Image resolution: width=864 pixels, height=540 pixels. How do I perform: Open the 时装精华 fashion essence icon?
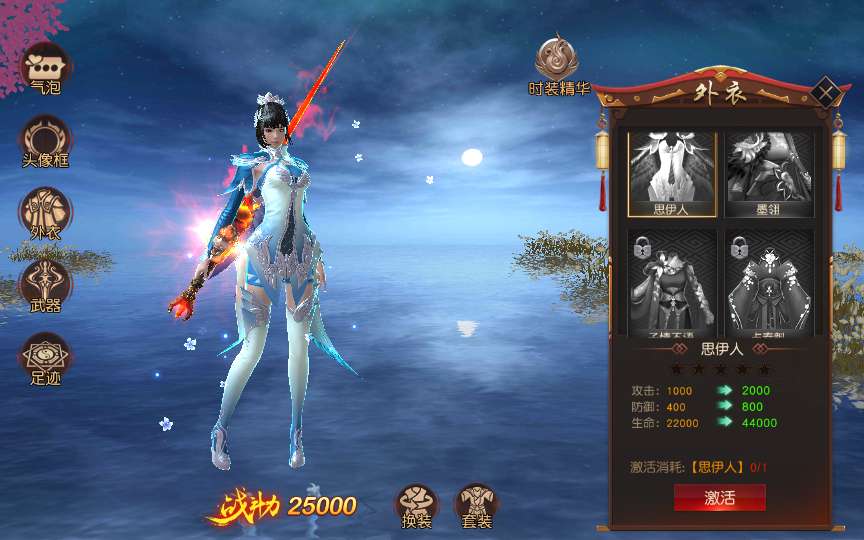pos(559,62)
